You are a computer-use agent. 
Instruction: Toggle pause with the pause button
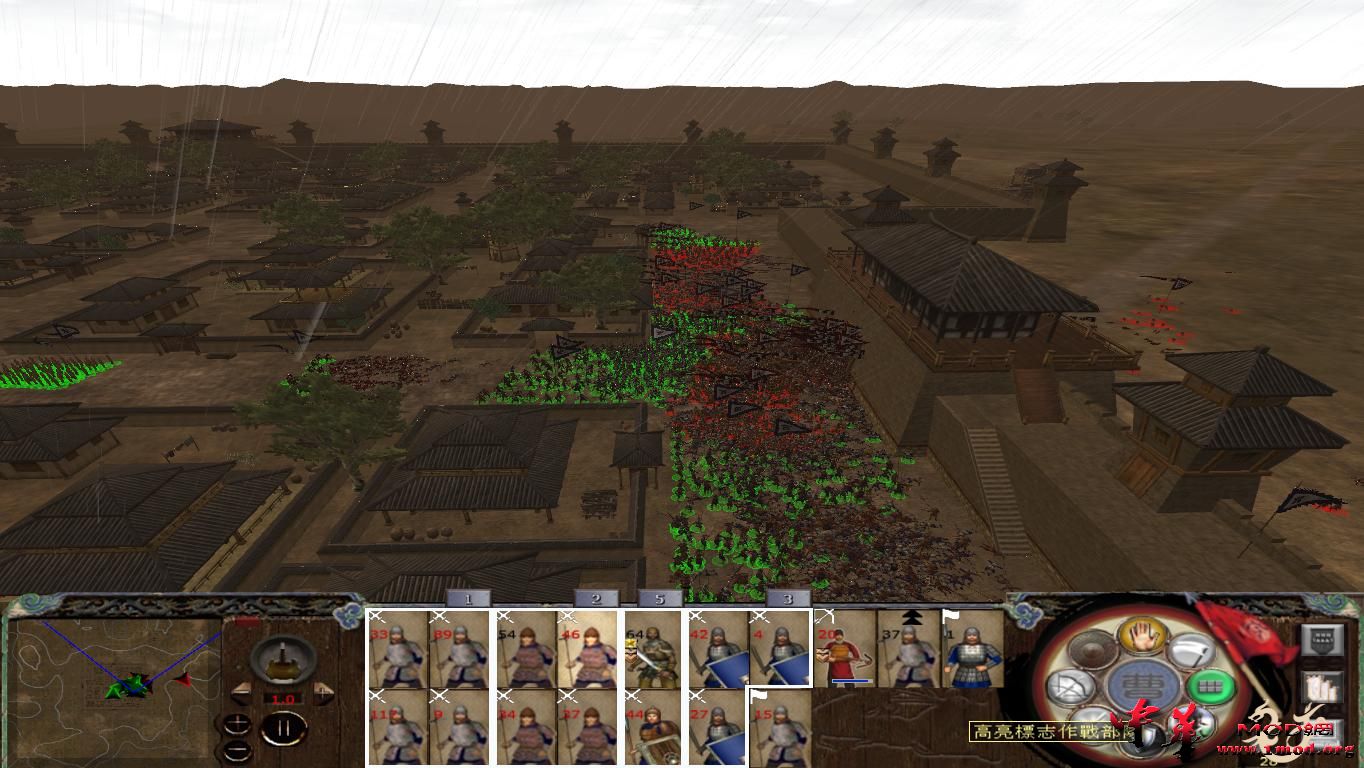284,727
